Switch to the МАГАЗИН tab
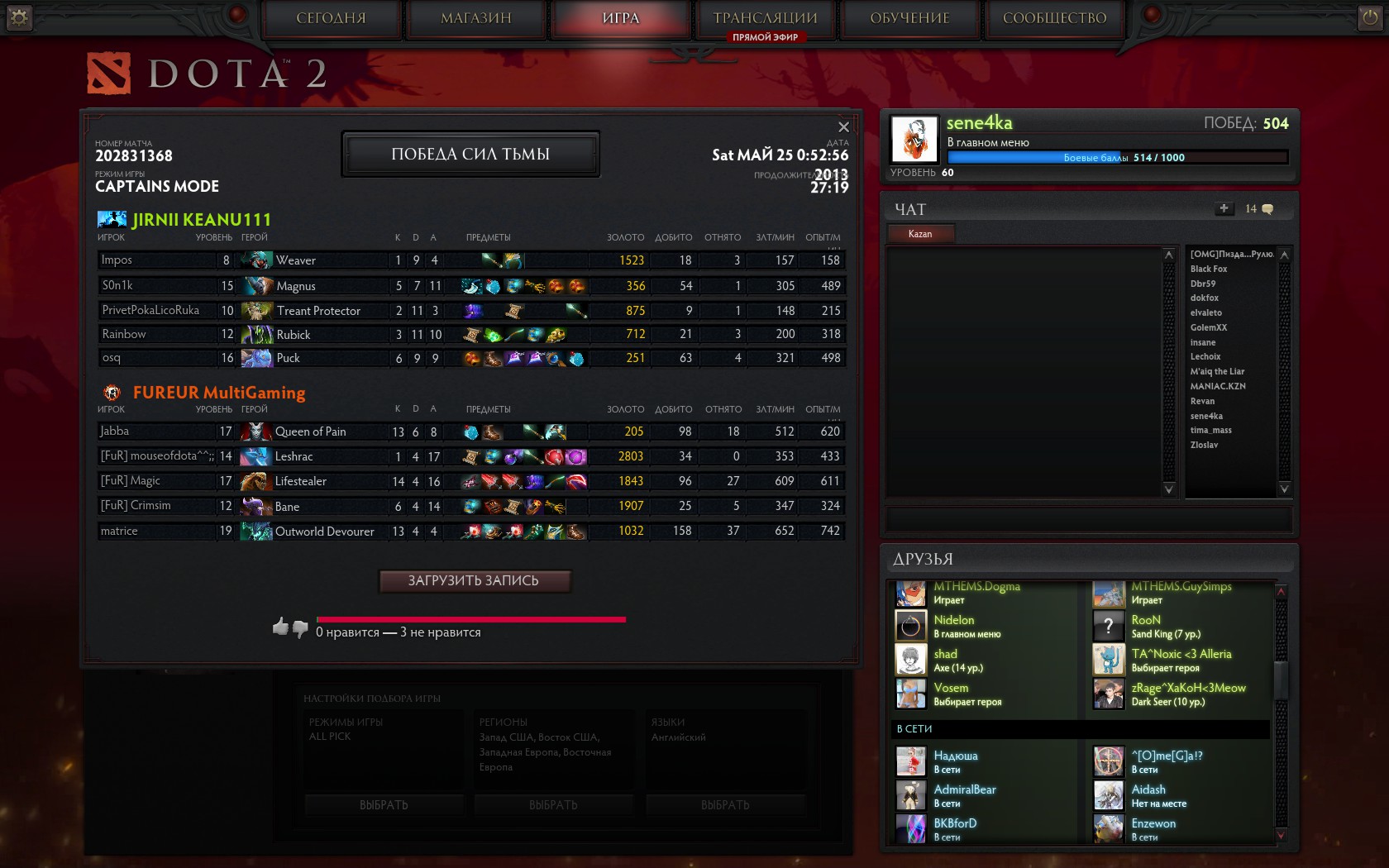This screenshot has width=1389, height=868. coord(476,18)
